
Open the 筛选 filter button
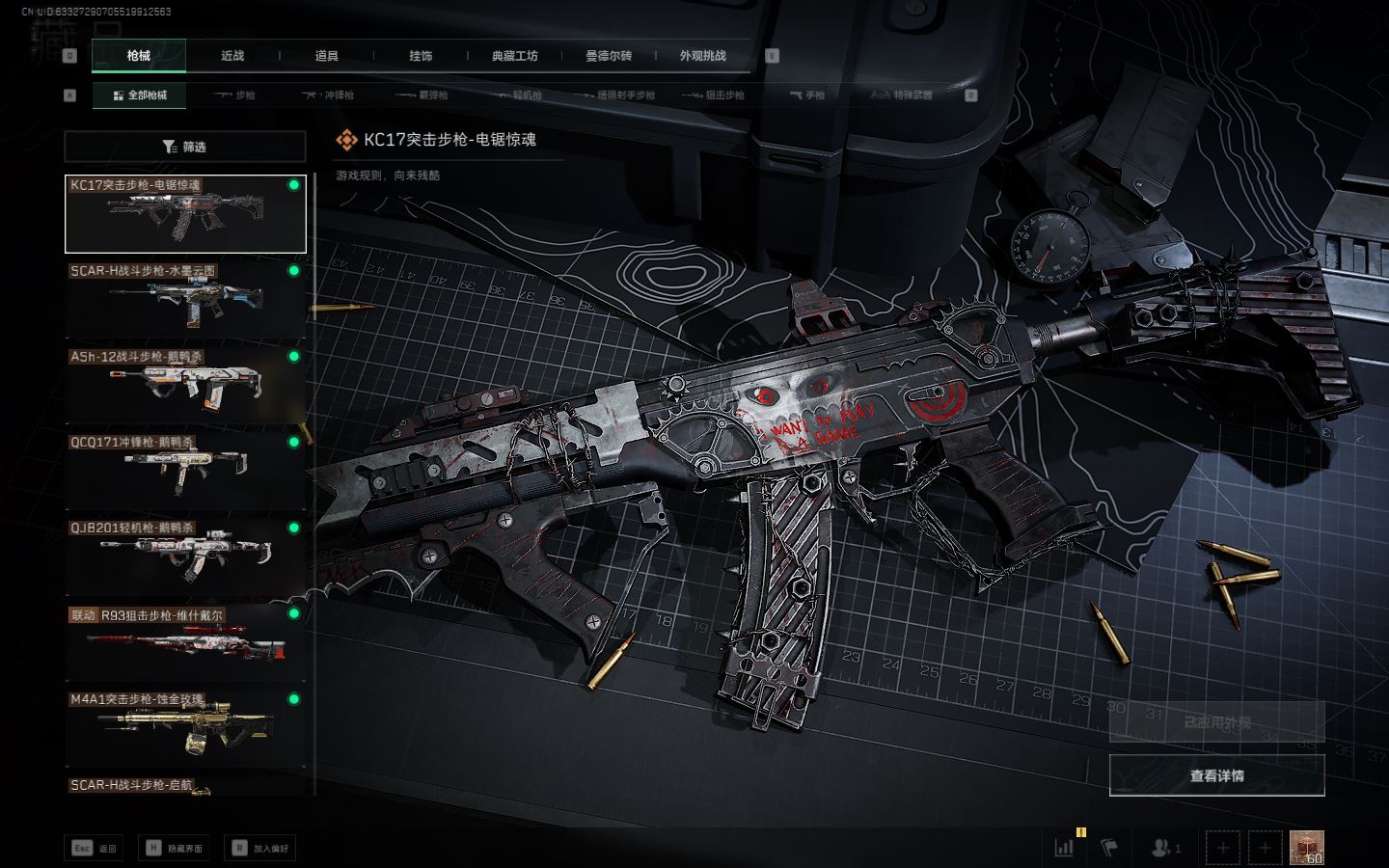[x=184, y=147]
